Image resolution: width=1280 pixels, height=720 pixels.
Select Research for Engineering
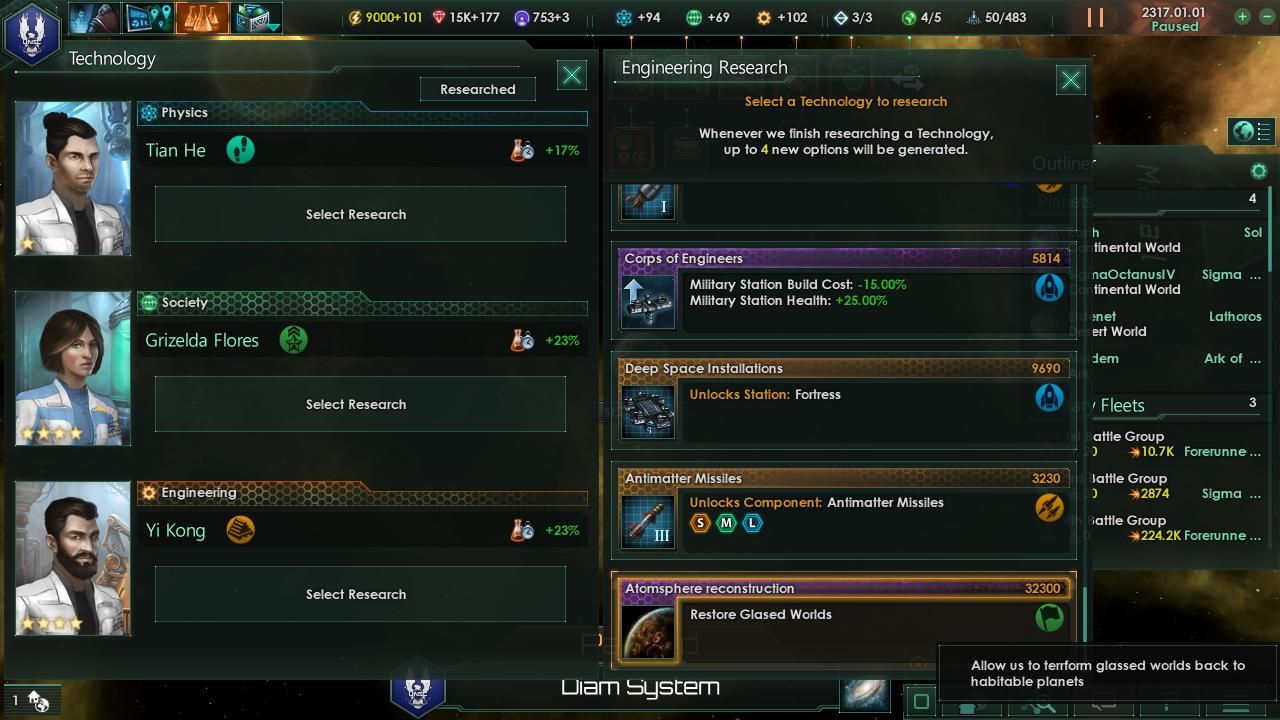pyautogui.click(x=360, y=594)
